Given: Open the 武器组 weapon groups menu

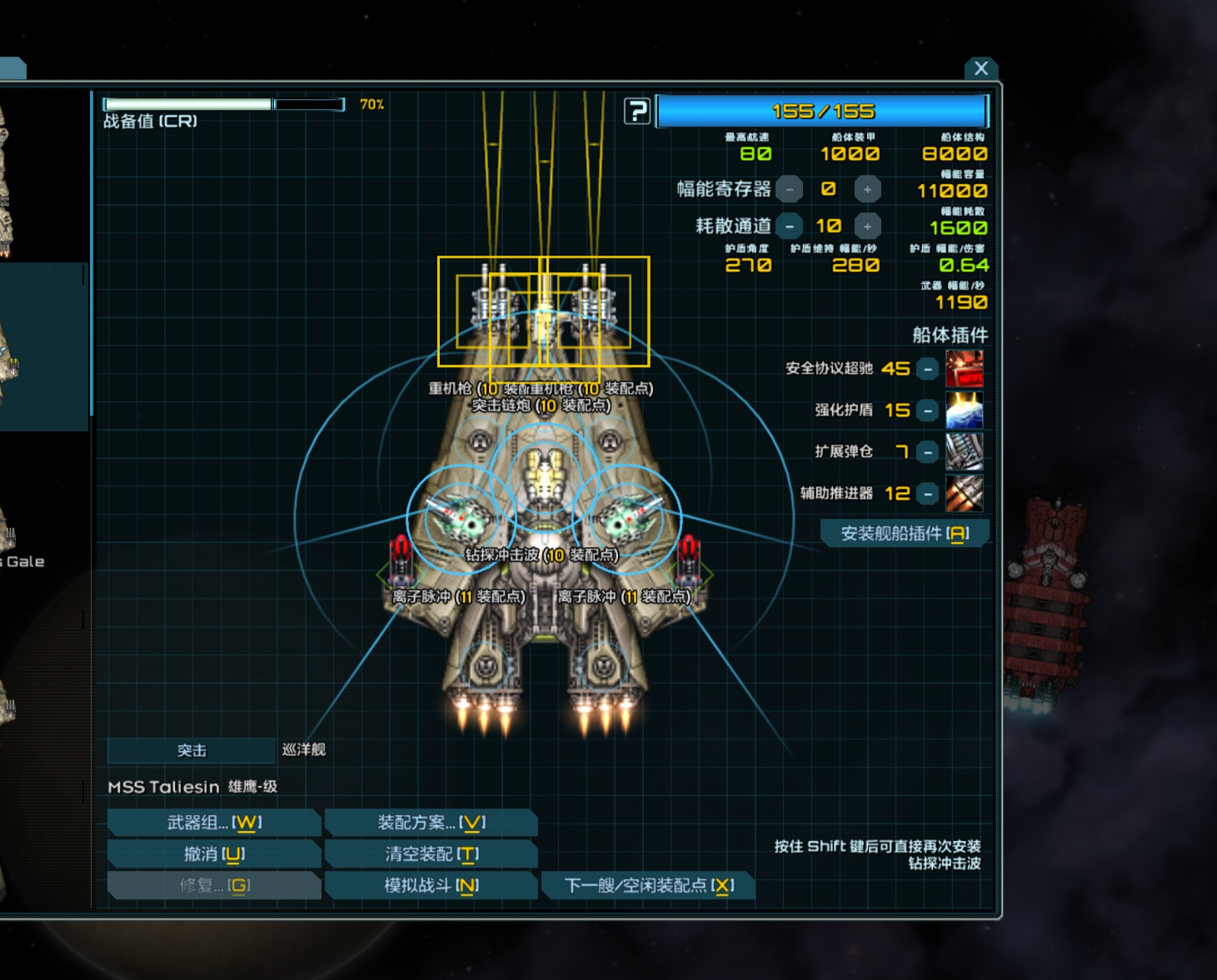Looking at the screenshot, I should 214,823.
